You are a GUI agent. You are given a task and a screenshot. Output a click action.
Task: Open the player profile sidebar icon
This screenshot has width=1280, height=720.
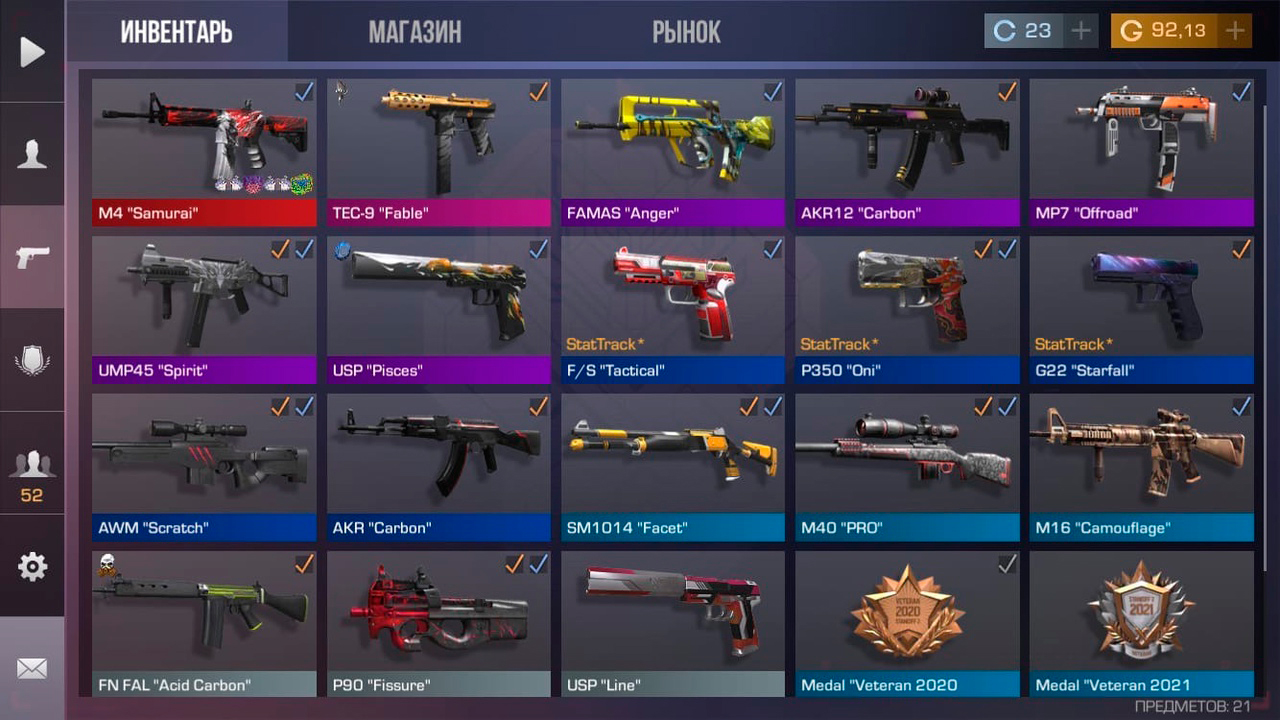[x=32, y=155]
